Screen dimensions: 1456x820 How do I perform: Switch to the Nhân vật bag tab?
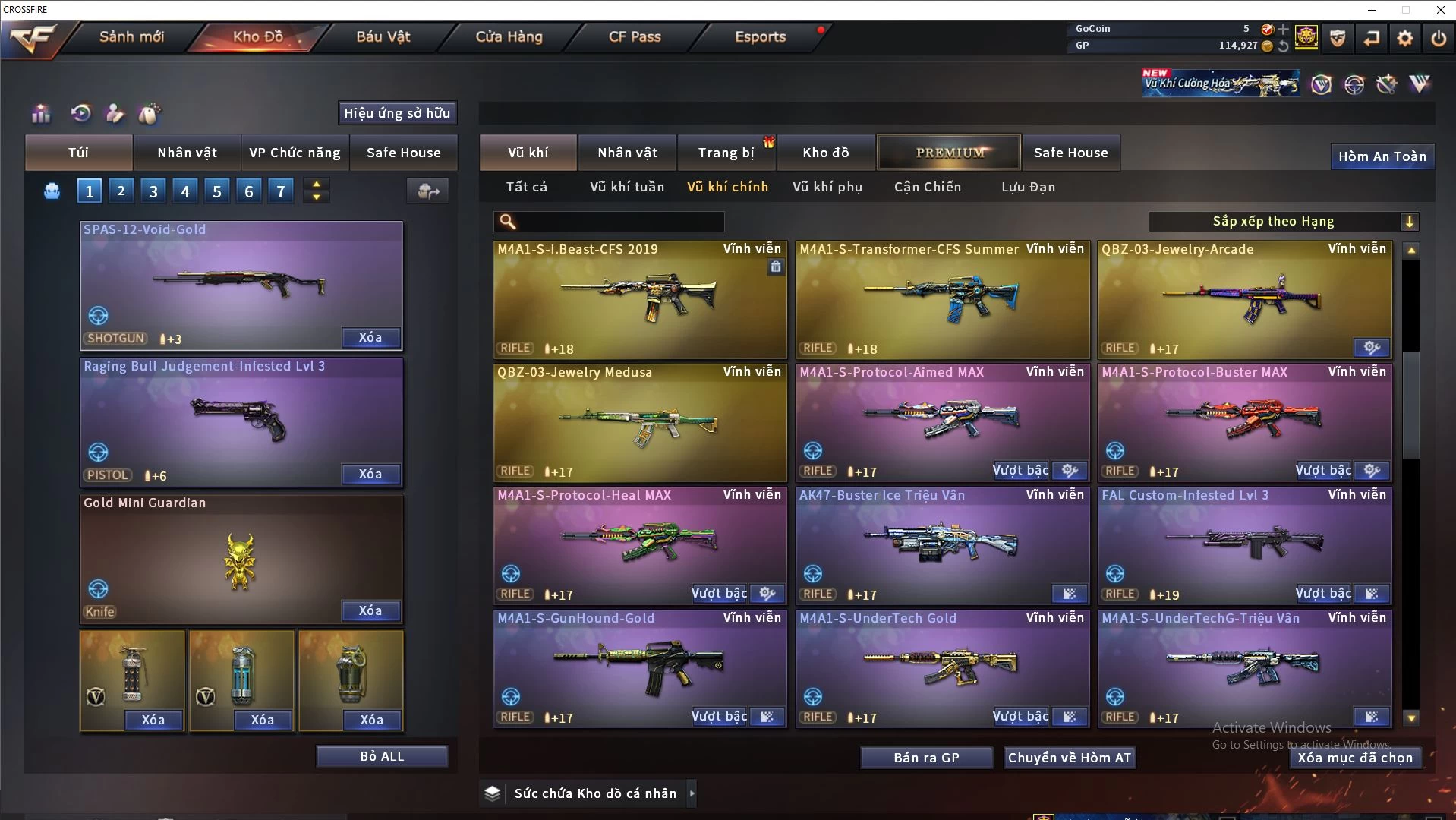tap(187, 153)
